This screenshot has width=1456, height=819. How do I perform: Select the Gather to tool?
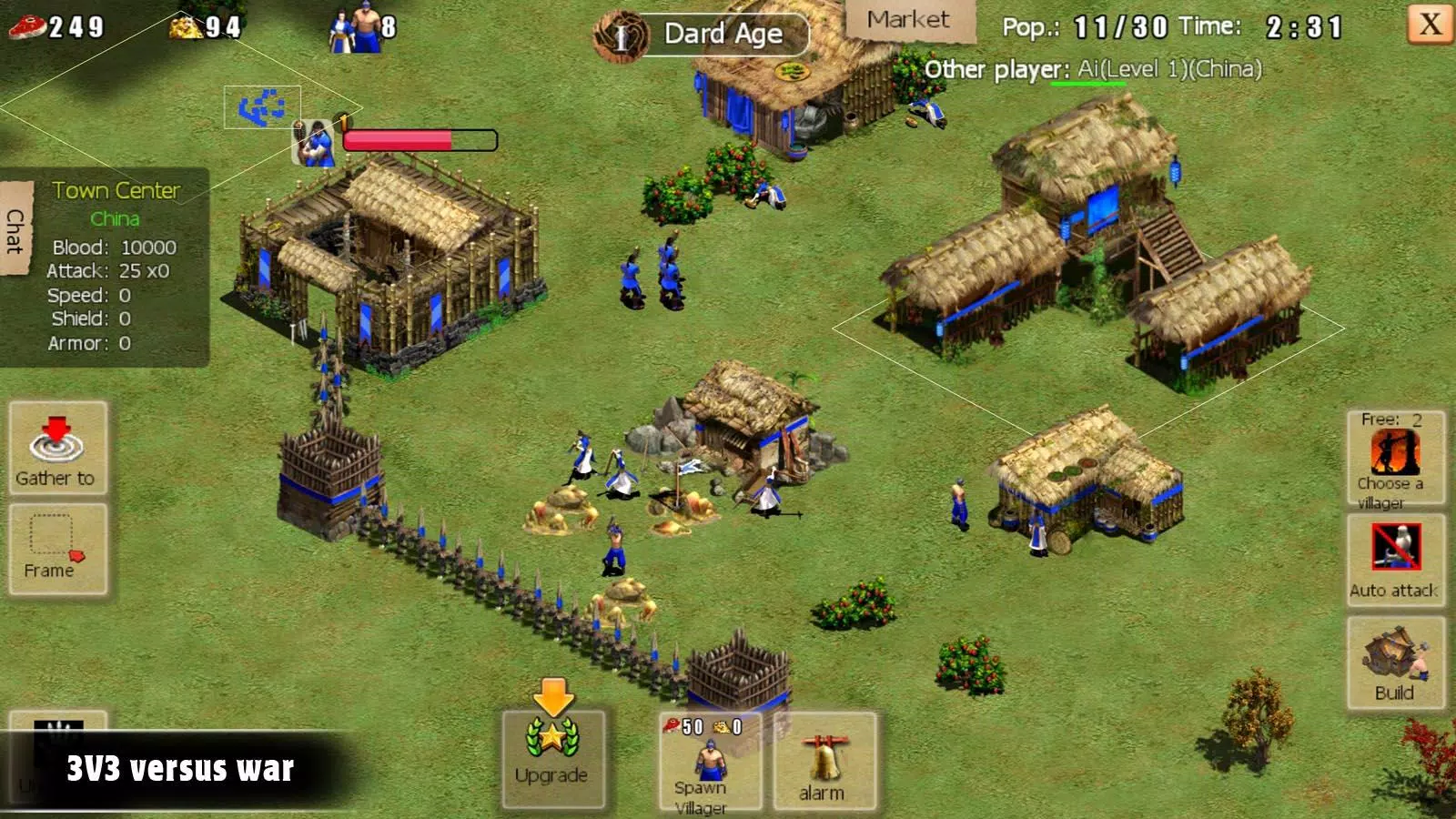pyautogui.click(x=56, y=450)
